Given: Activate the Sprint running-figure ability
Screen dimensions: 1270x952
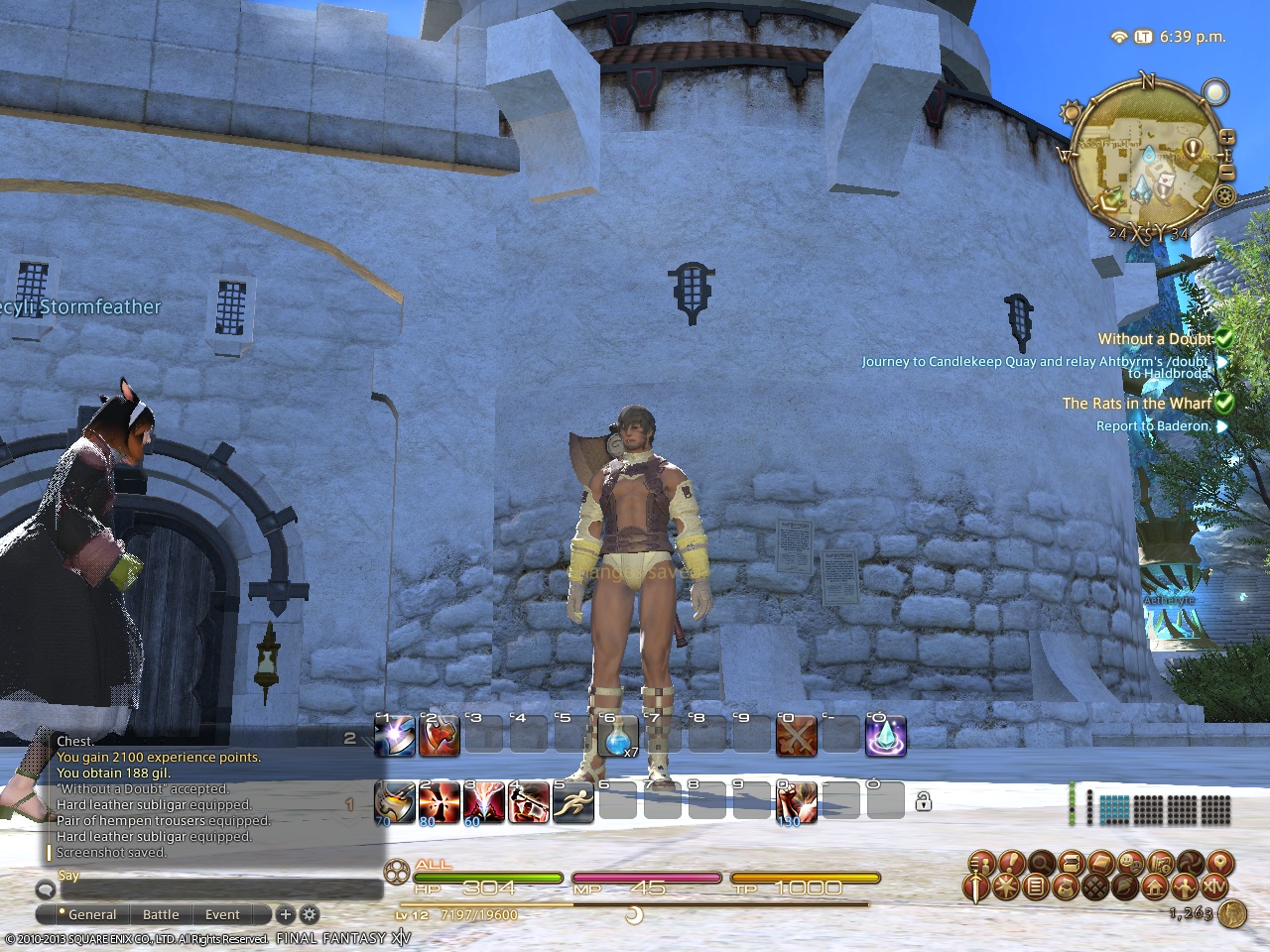Looking at the screenshot, I should click(x=572, y=801).
